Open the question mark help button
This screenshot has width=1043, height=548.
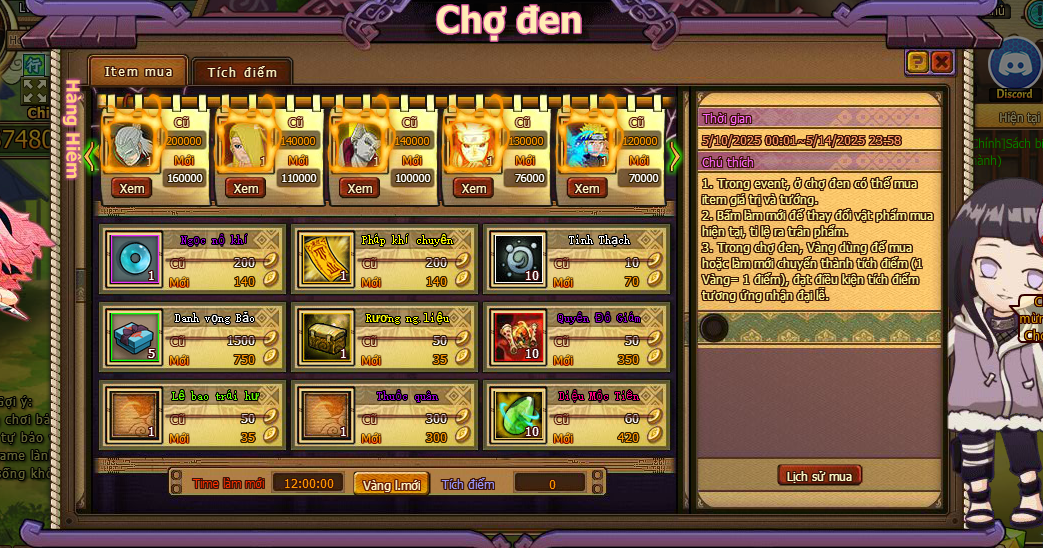(x=917, y=62)
